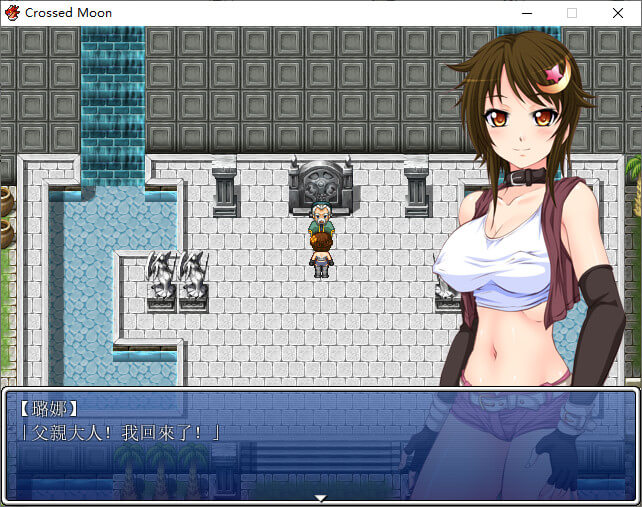
Task: Maximize the game window
Action: pyautogui.click(x=571, y=13)
